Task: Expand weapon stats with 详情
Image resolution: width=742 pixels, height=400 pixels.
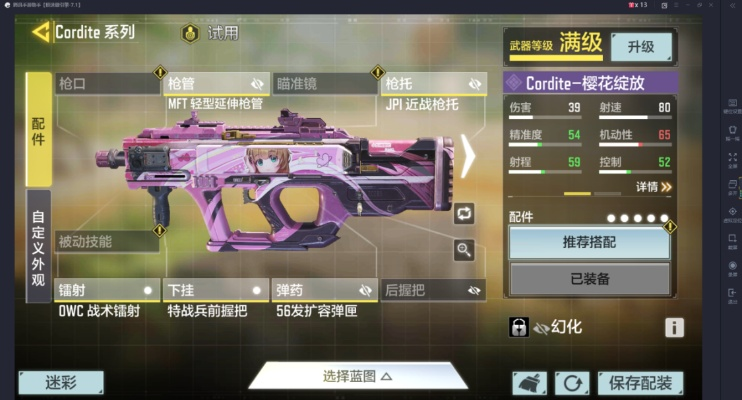Action: point(653,186)
